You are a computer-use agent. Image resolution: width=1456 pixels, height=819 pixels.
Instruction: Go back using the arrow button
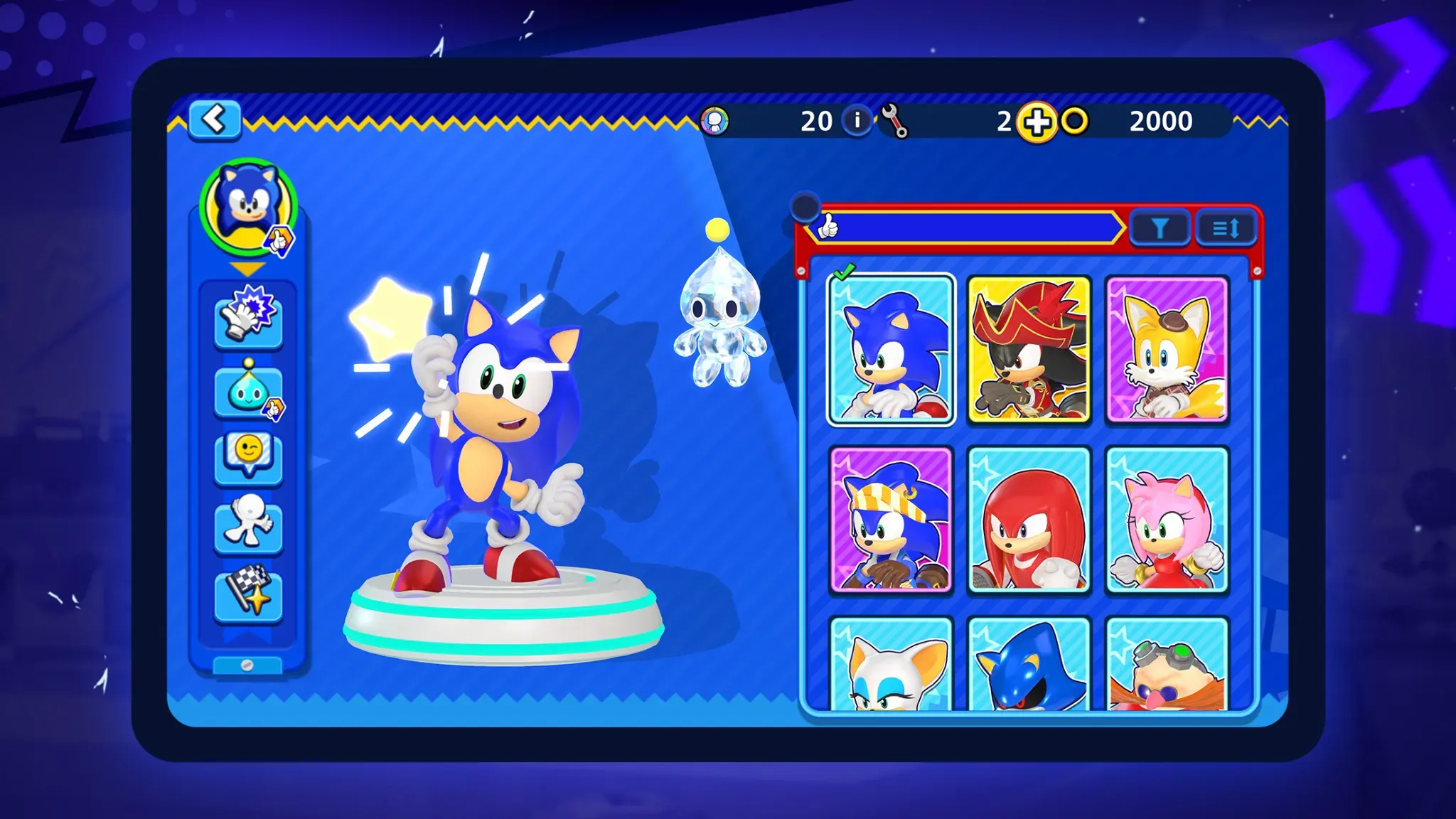click(x=215, y=119)
